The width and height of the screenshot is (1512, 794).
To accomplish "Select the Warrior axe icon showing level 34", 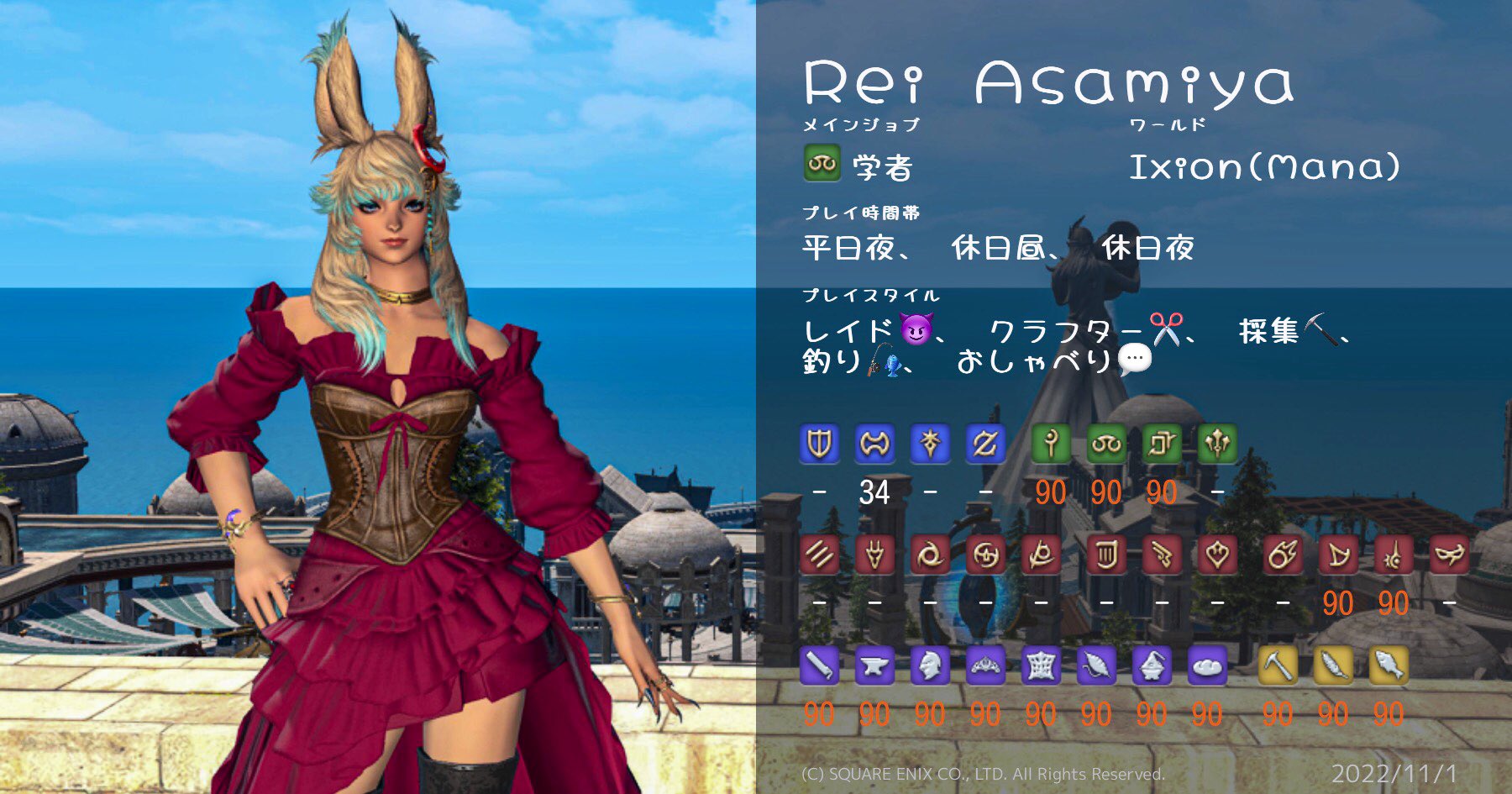I will 876,444.
